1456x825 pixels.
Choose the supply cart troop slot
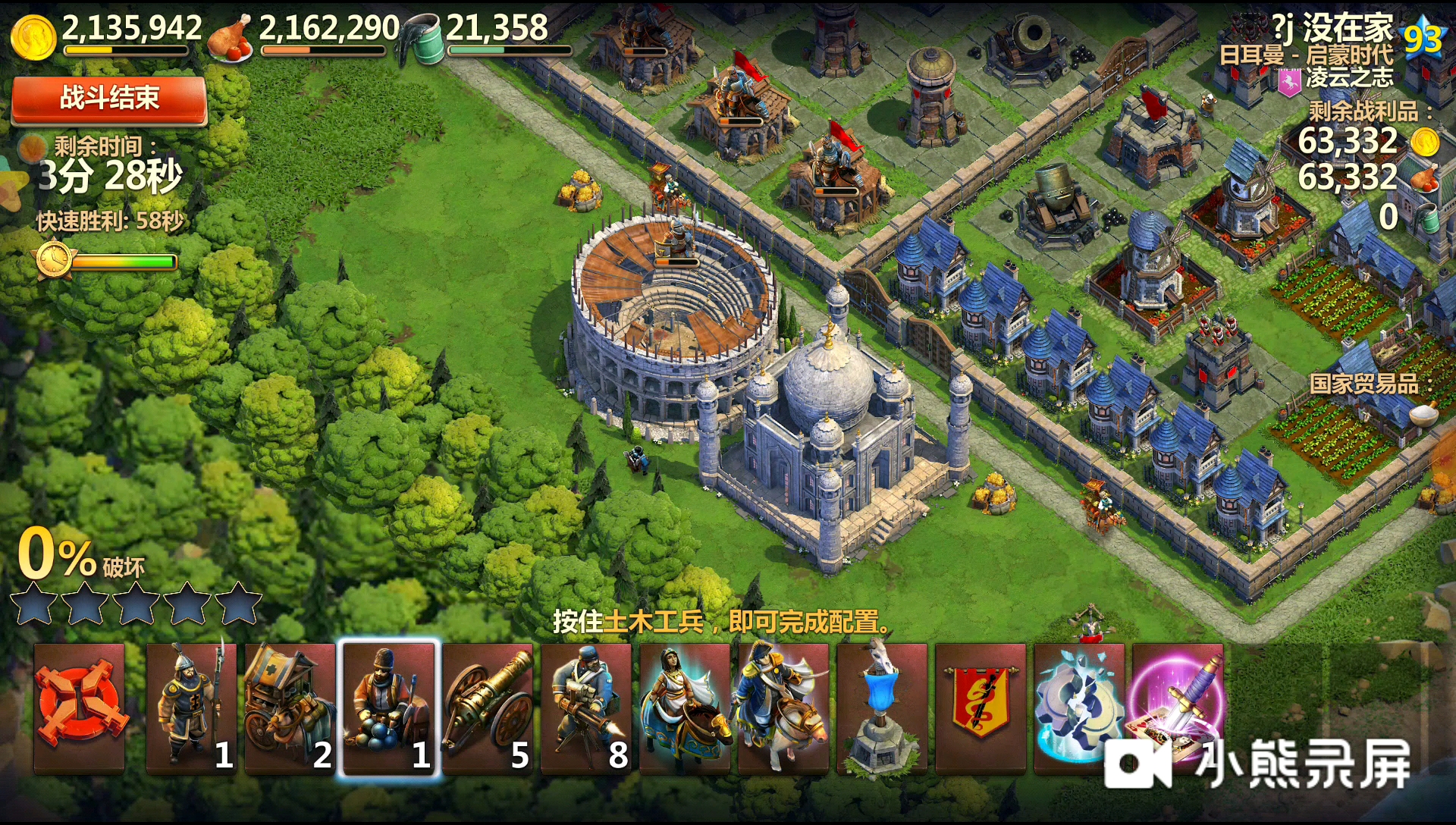click(290, 707)
